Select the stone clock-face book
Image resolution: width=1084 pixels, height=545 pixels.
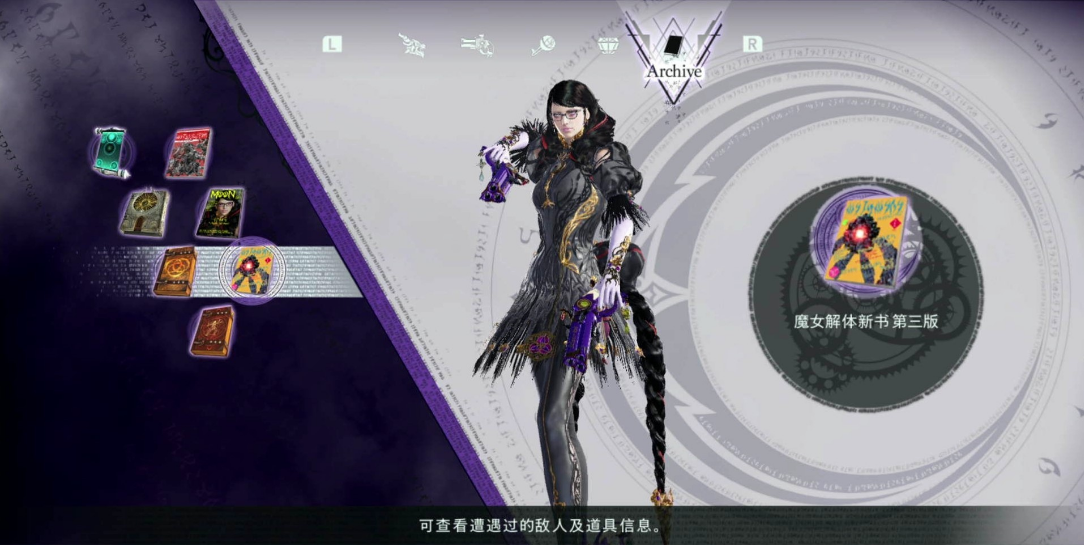pos(144,212)
